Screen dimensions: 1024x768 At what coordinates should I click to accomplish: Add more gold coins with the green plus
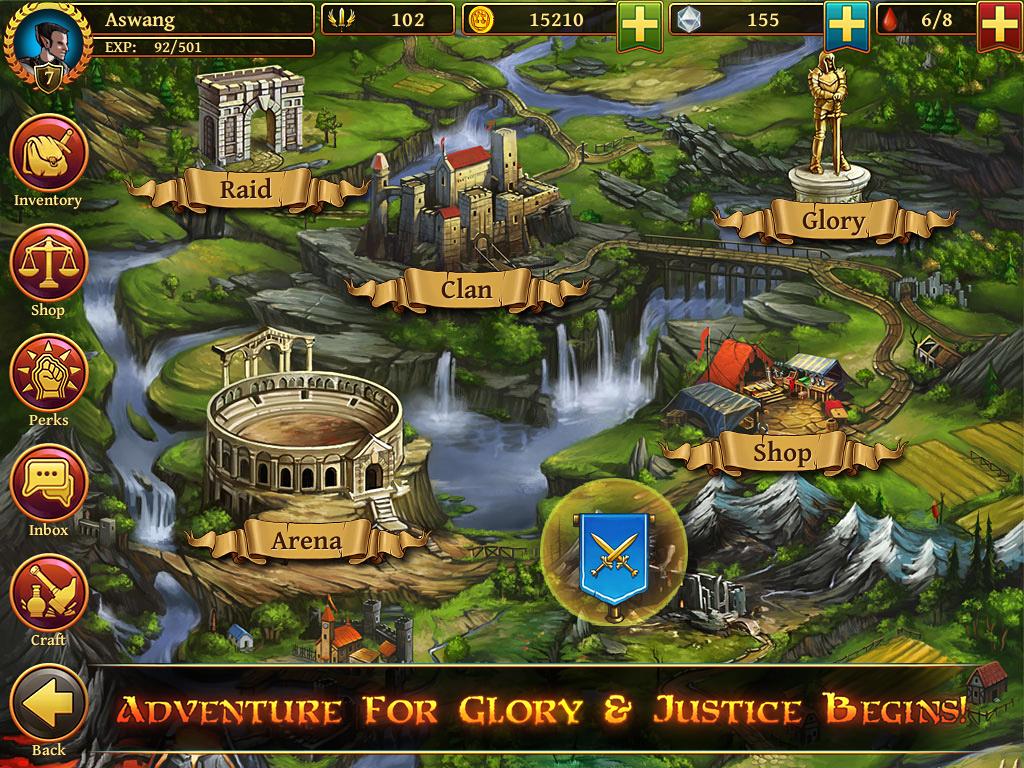pos(640,25)
